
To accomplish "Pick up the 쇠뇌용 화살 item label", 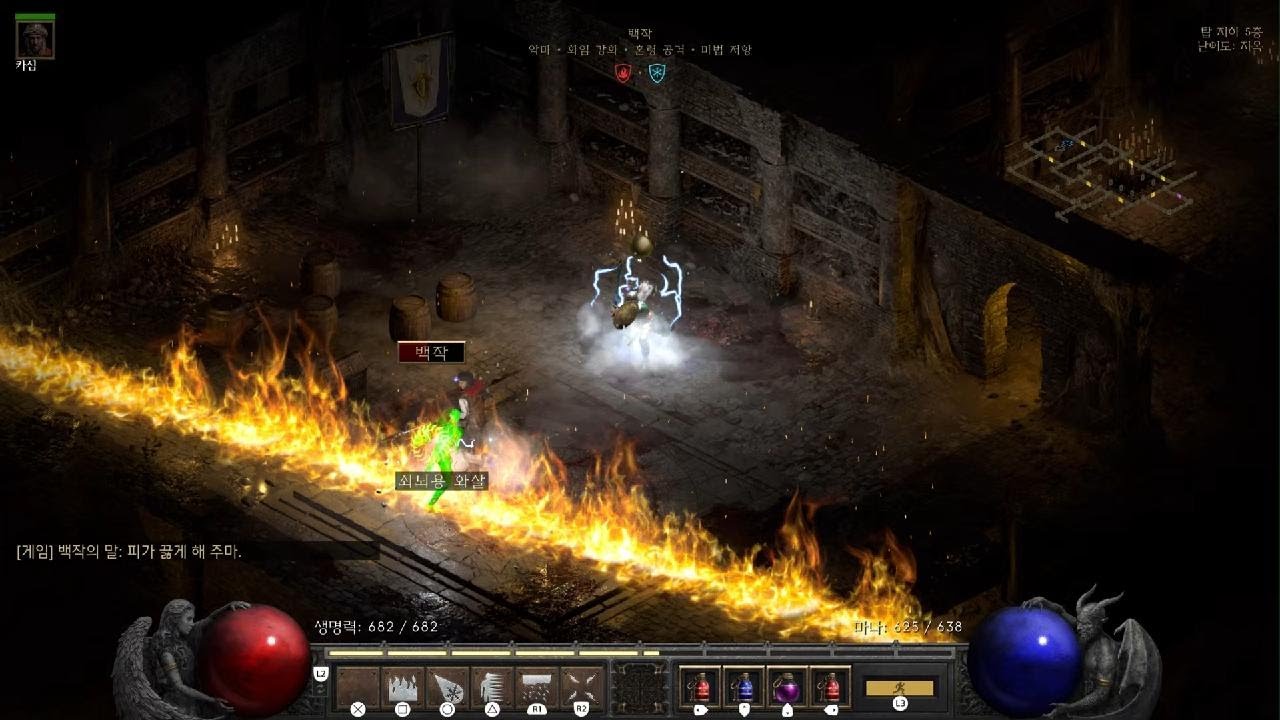I will (x=441, y=481).
